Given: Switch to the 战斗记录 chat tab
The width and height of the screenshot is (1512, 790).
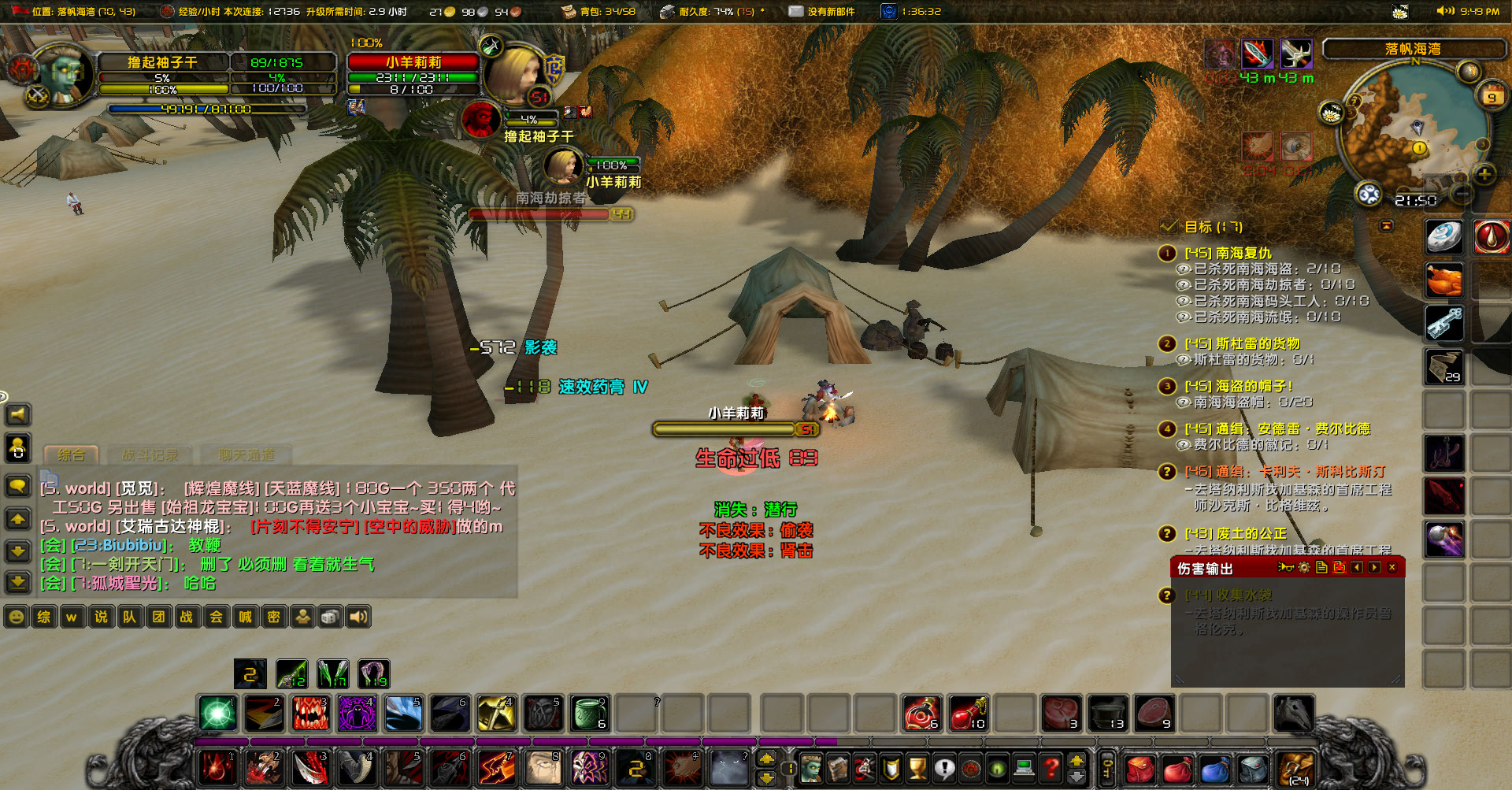Looking at the screenshot, I should [150, 455].
